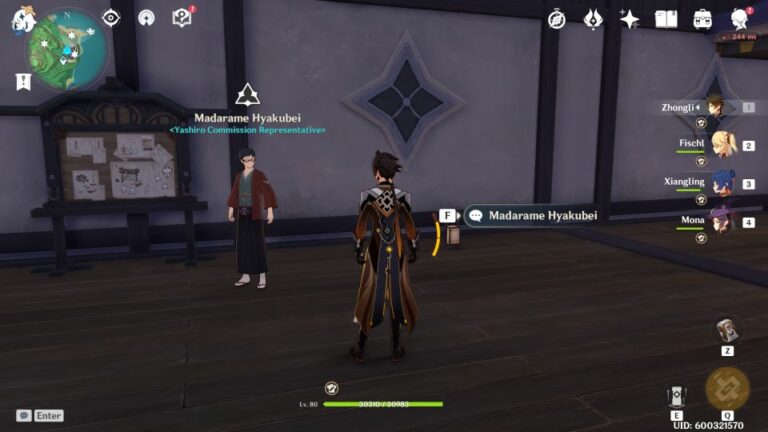This screenshot has height=432, width=768.
Task: Talk to Madarame Hyakubei via the dialogue prompt
Action: click(531, 215)
